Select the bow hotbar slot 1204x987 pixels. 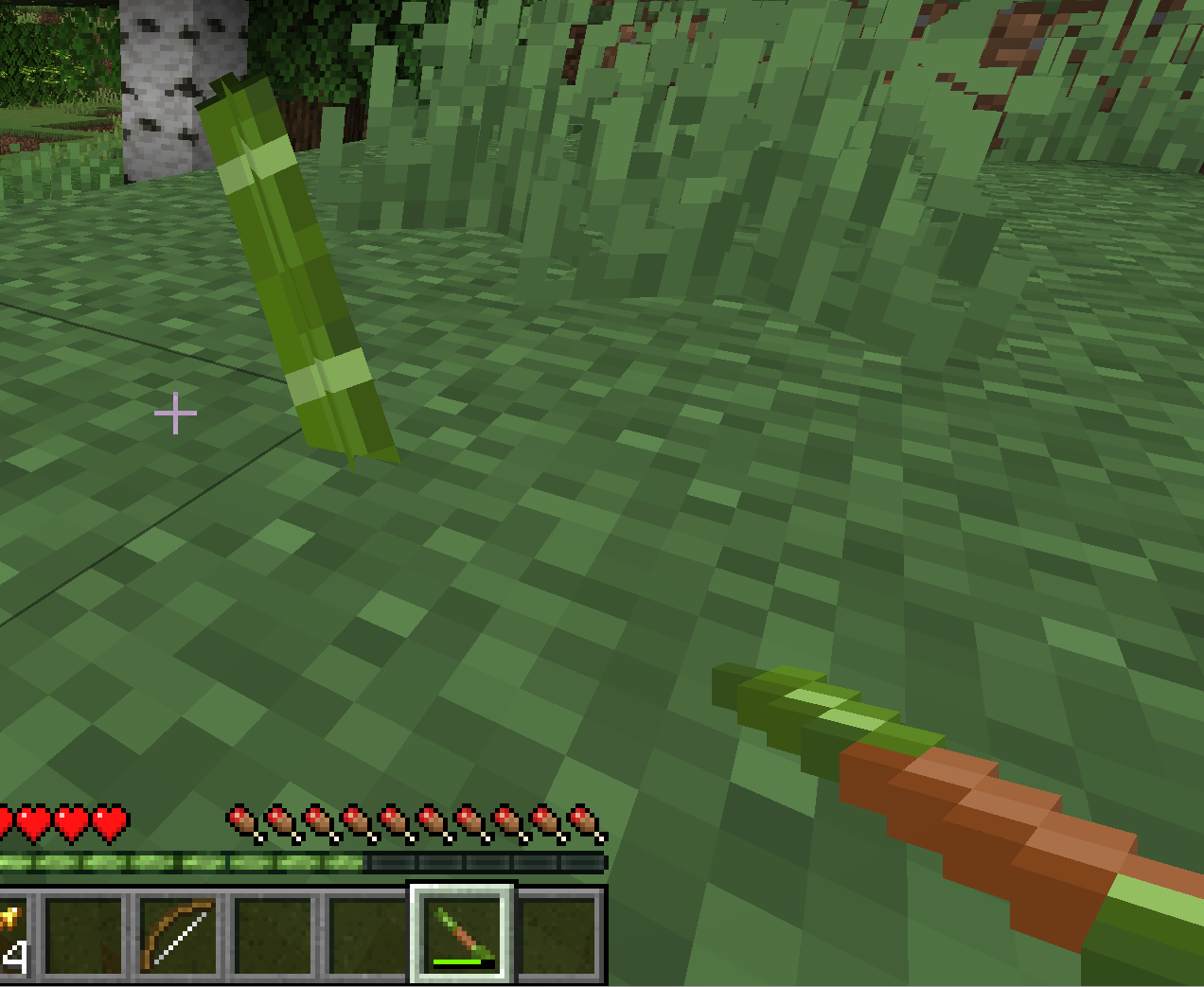(178, 935)
